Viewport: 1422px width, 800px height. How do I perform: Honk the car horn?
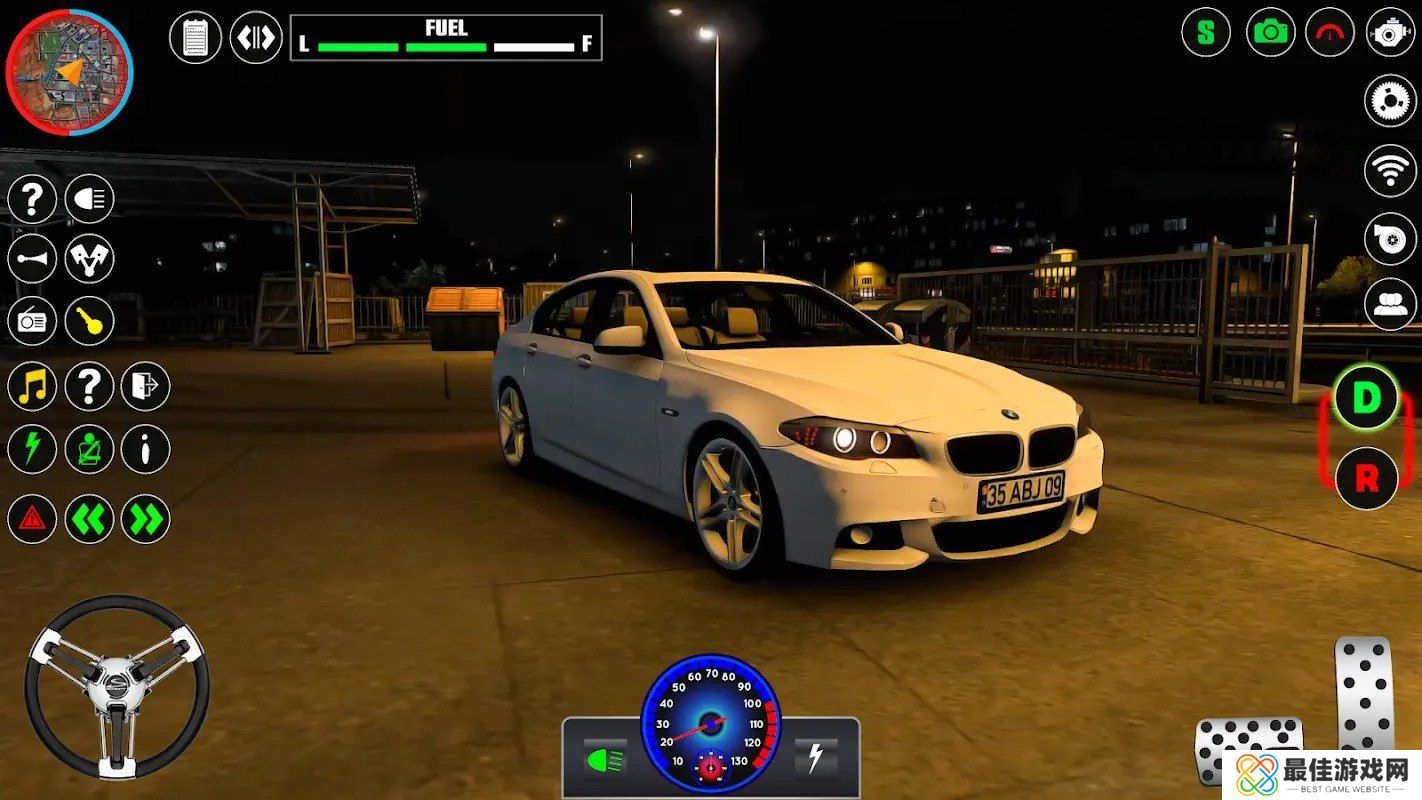click(32, 259)
